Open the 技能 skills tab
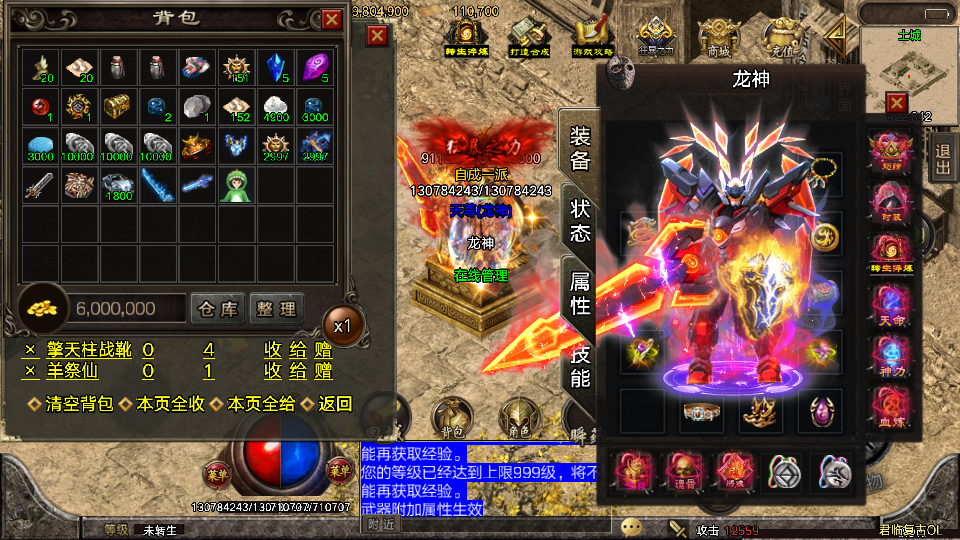Viewport: 960px width, 540px height. [x=580, y=365]
